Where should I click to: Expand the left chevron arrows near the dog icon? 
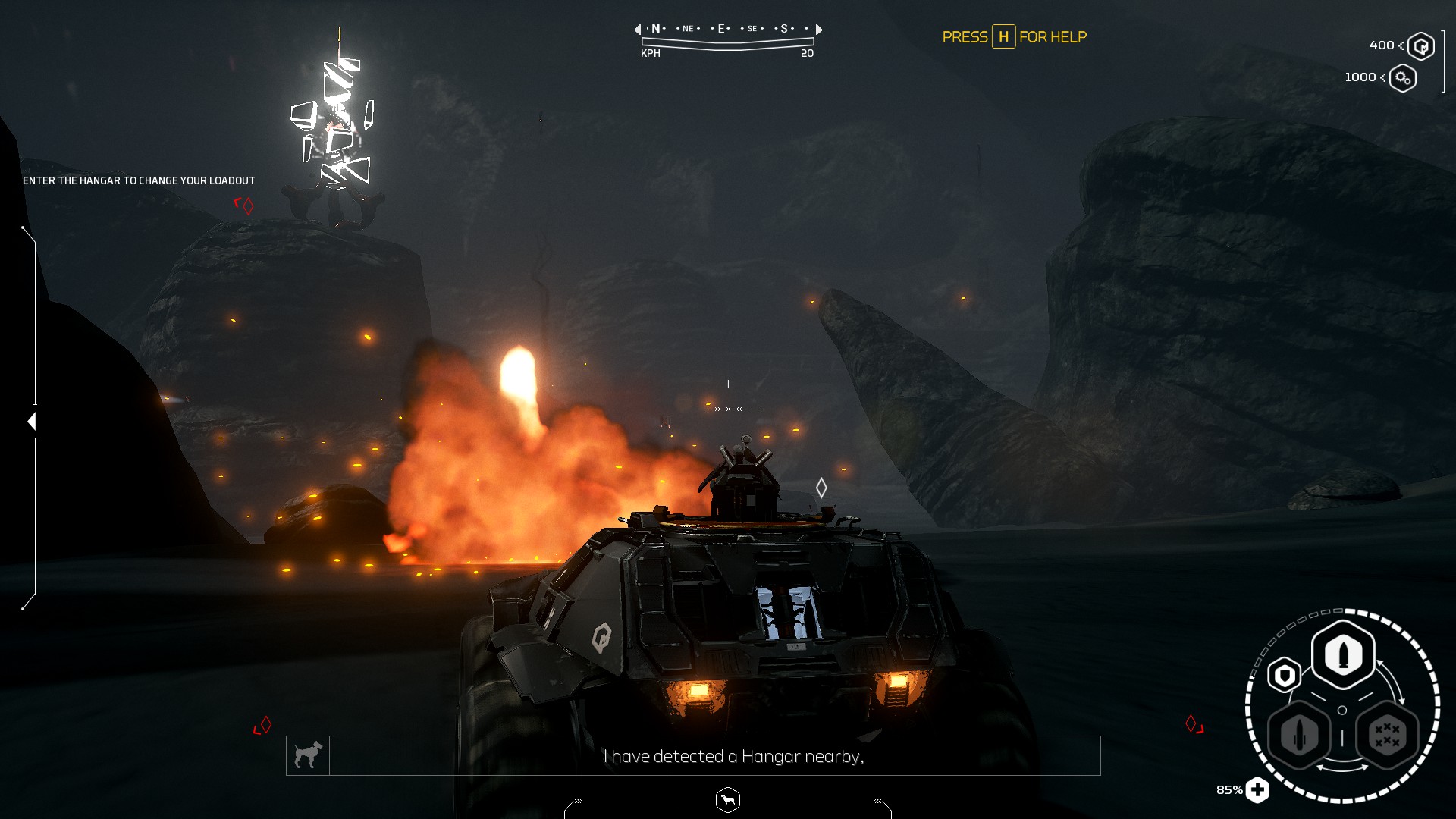(579, 800)
